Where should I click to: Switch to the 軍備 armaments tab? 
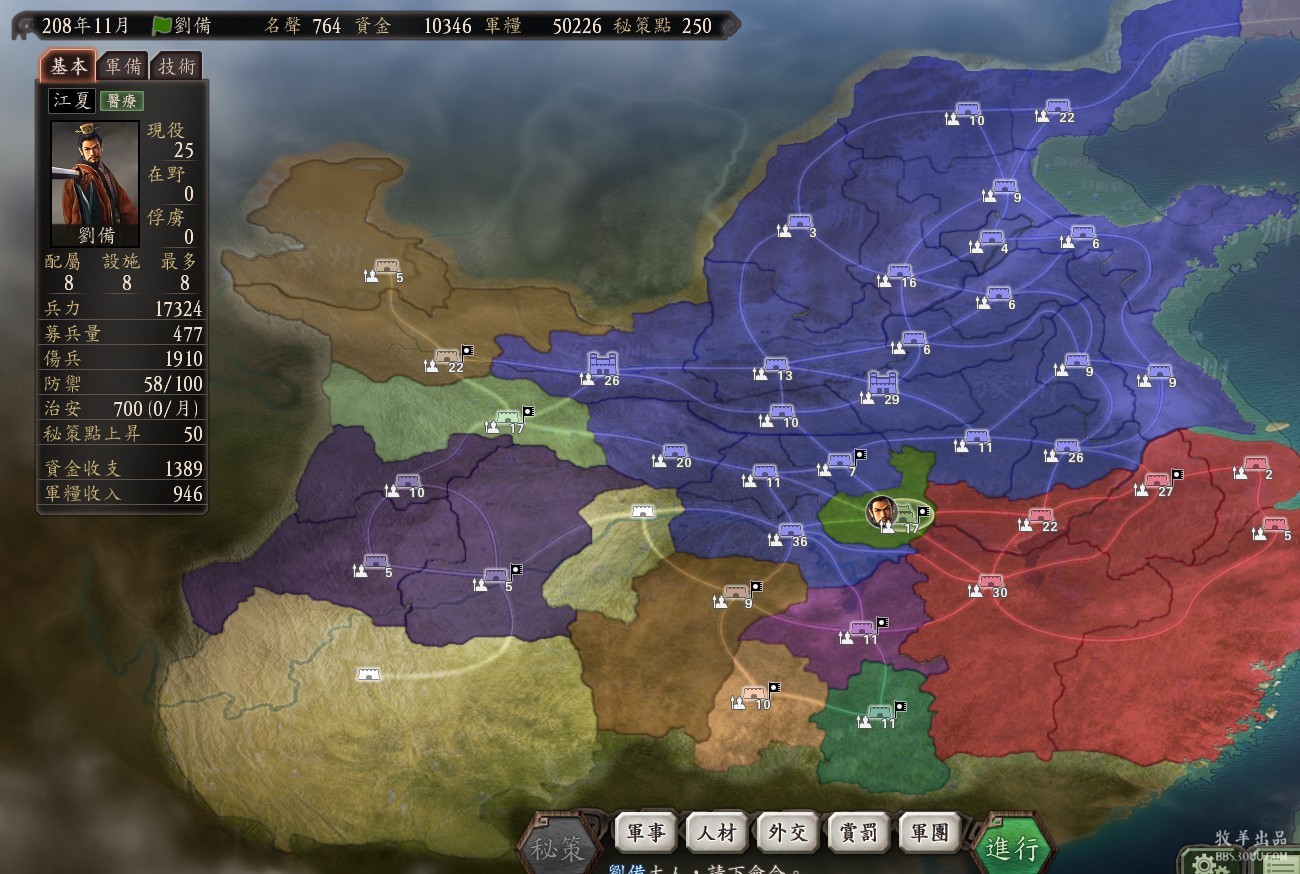tap(124, 67)
